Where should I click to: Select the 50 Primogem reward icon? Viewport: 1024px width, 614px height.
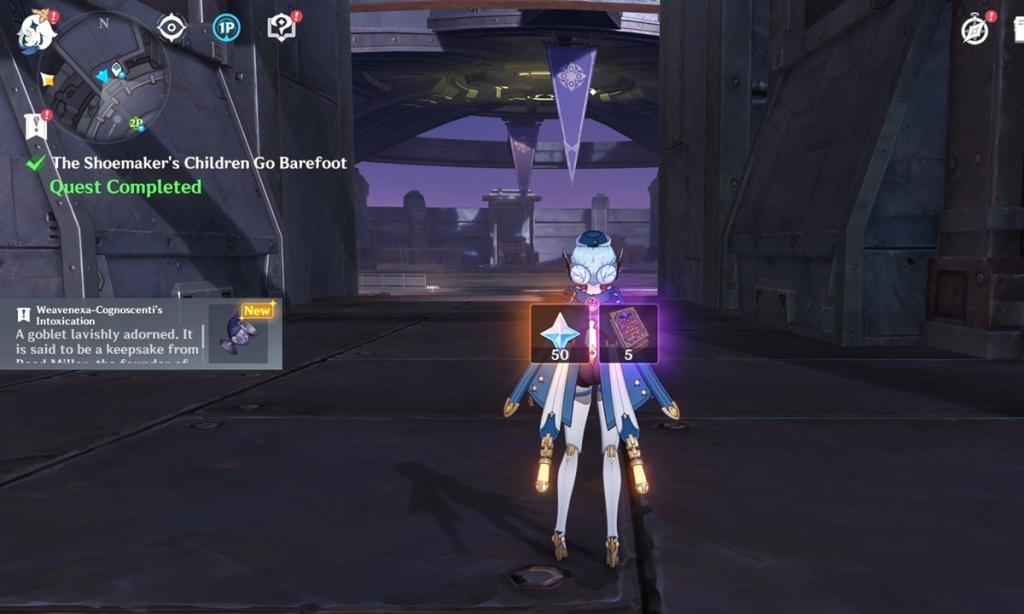click(562, 332)
